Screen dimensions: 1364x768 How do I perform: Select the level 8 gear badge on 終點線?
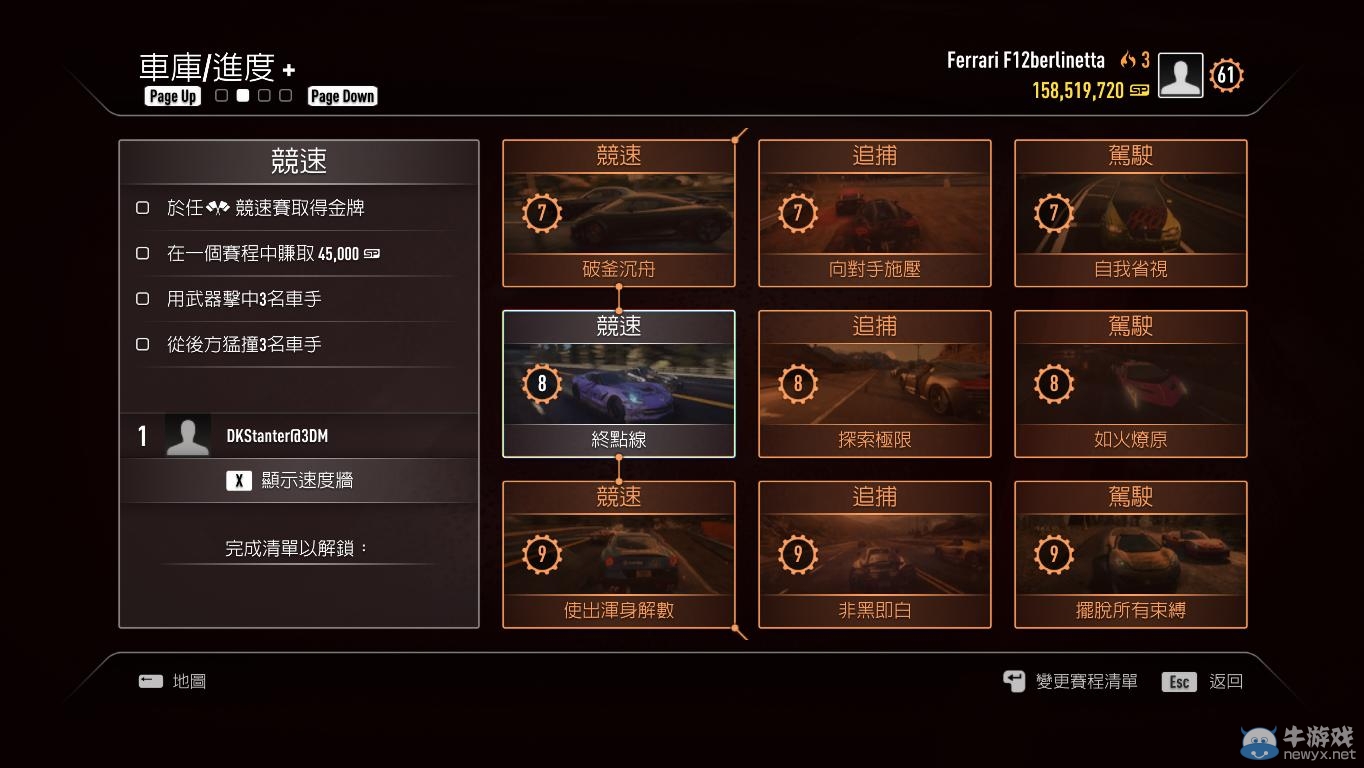(x=541, y=384)
